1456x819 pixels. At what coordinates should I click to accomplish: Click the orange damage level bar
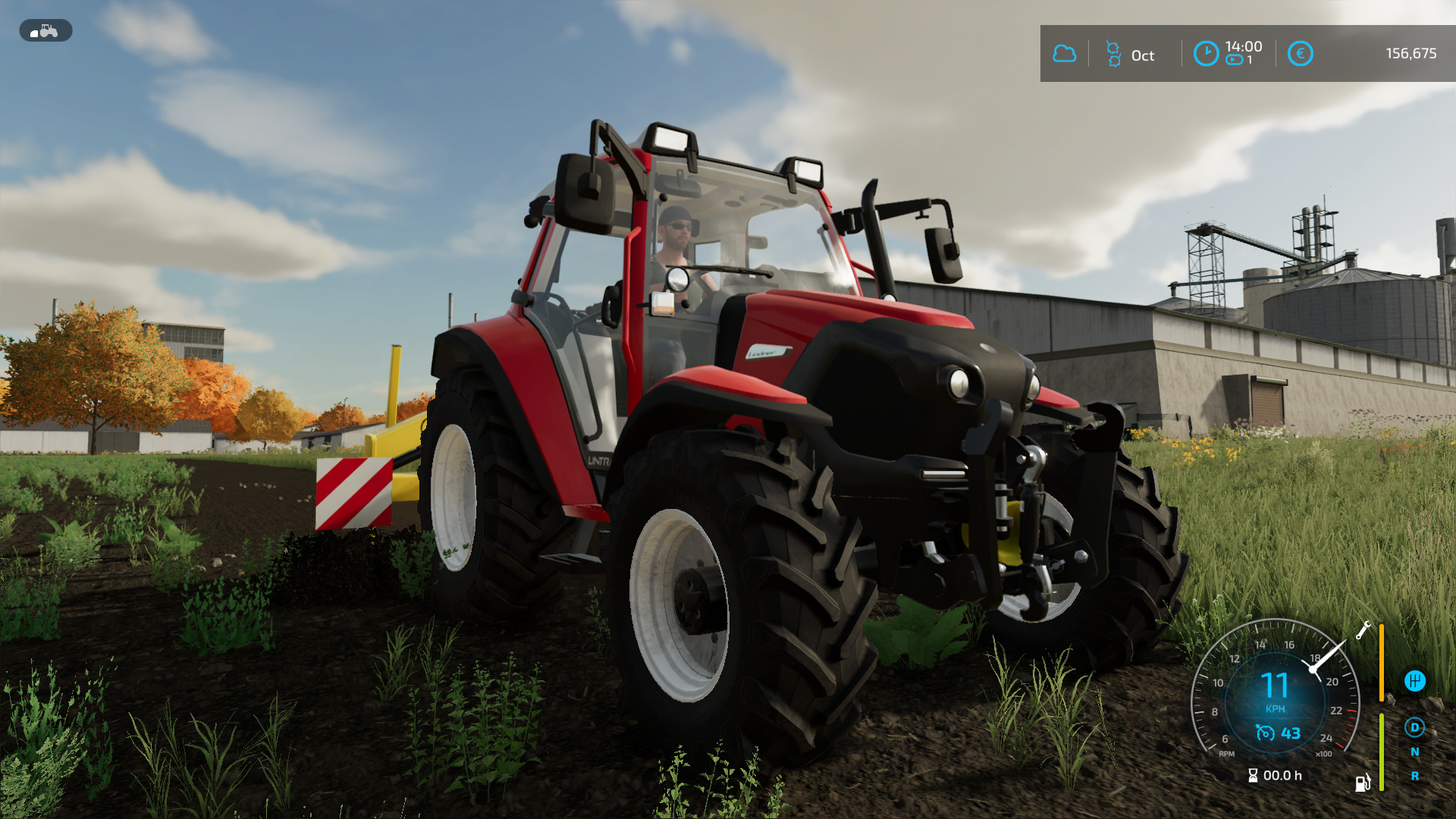(1382, 662)
